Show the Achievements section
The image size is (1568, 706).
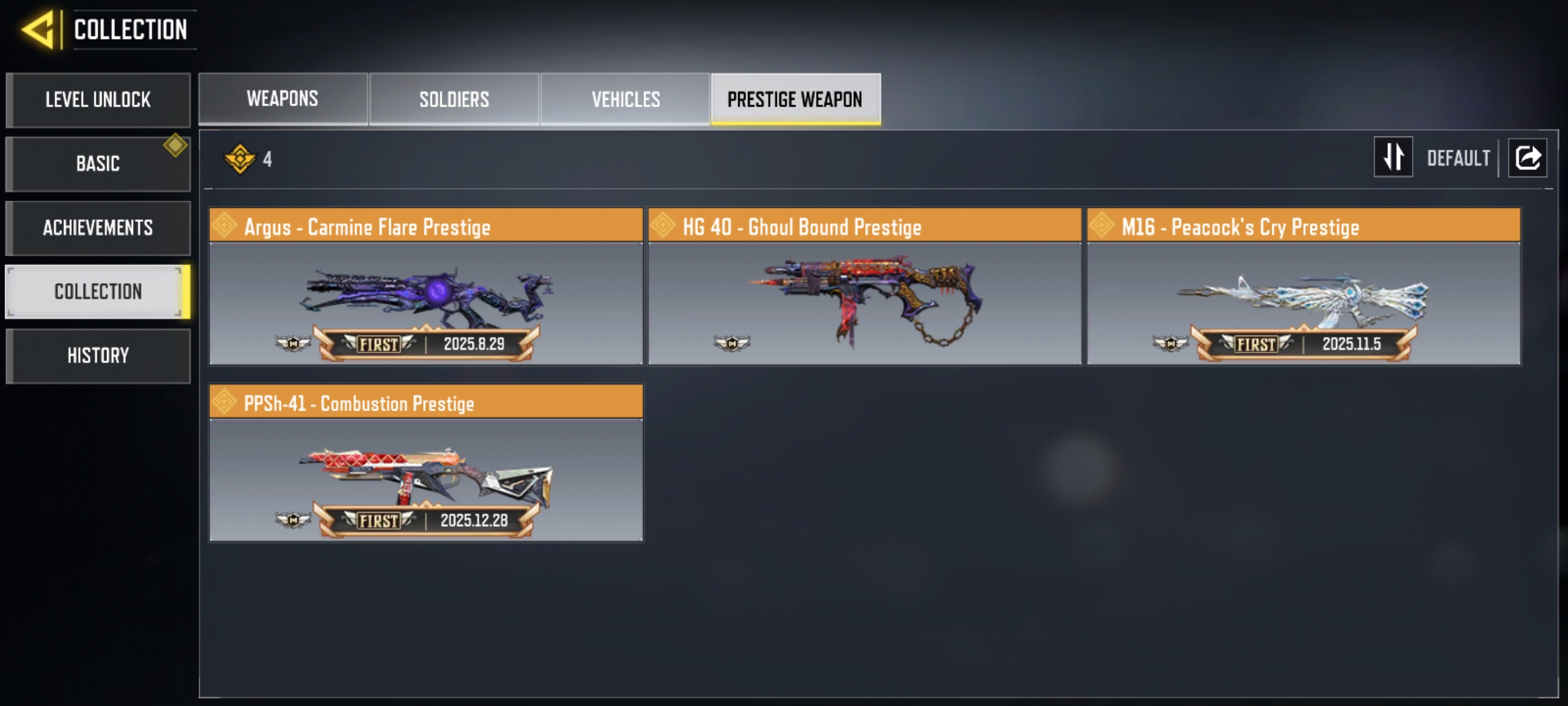click(98, 227)
